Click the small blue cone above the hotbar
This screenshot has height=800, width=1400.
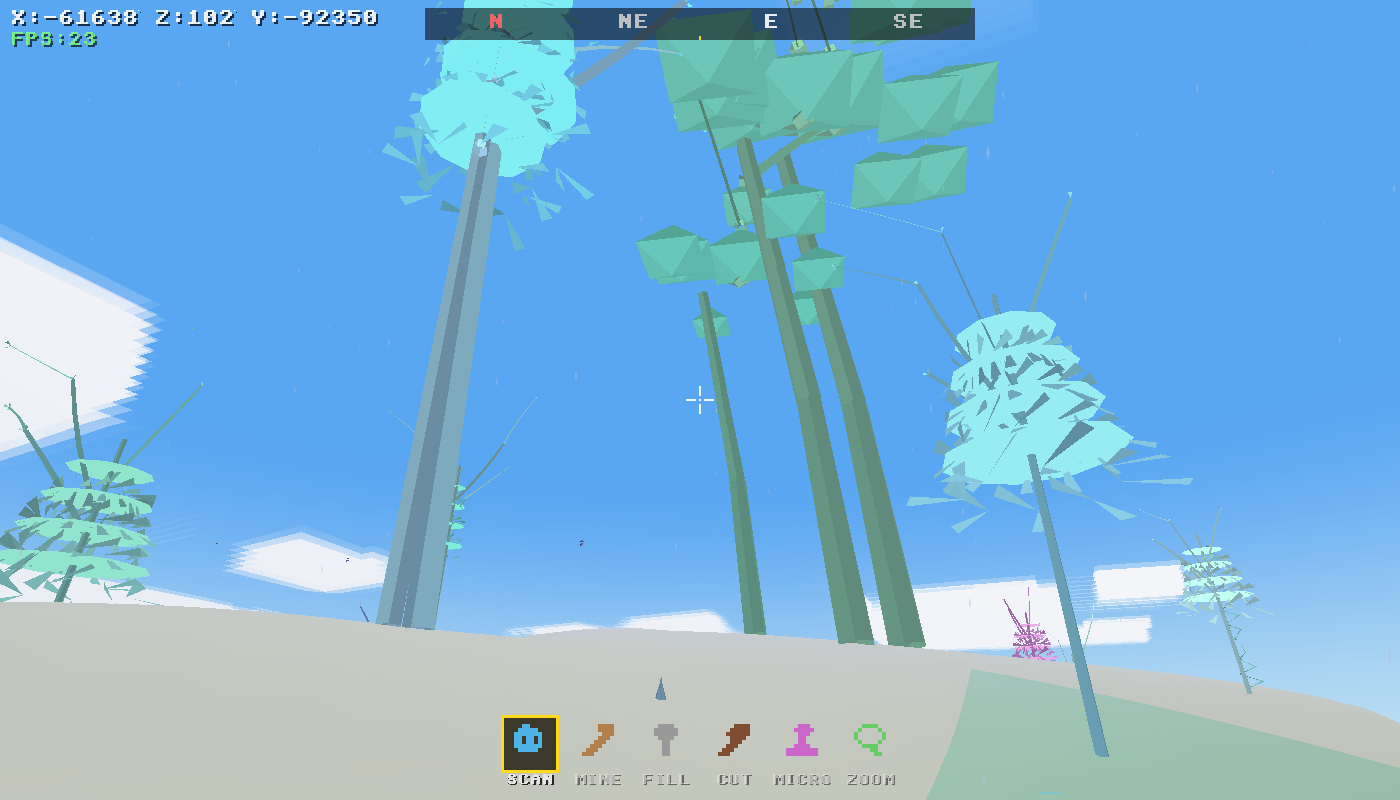tap(660, 689)
